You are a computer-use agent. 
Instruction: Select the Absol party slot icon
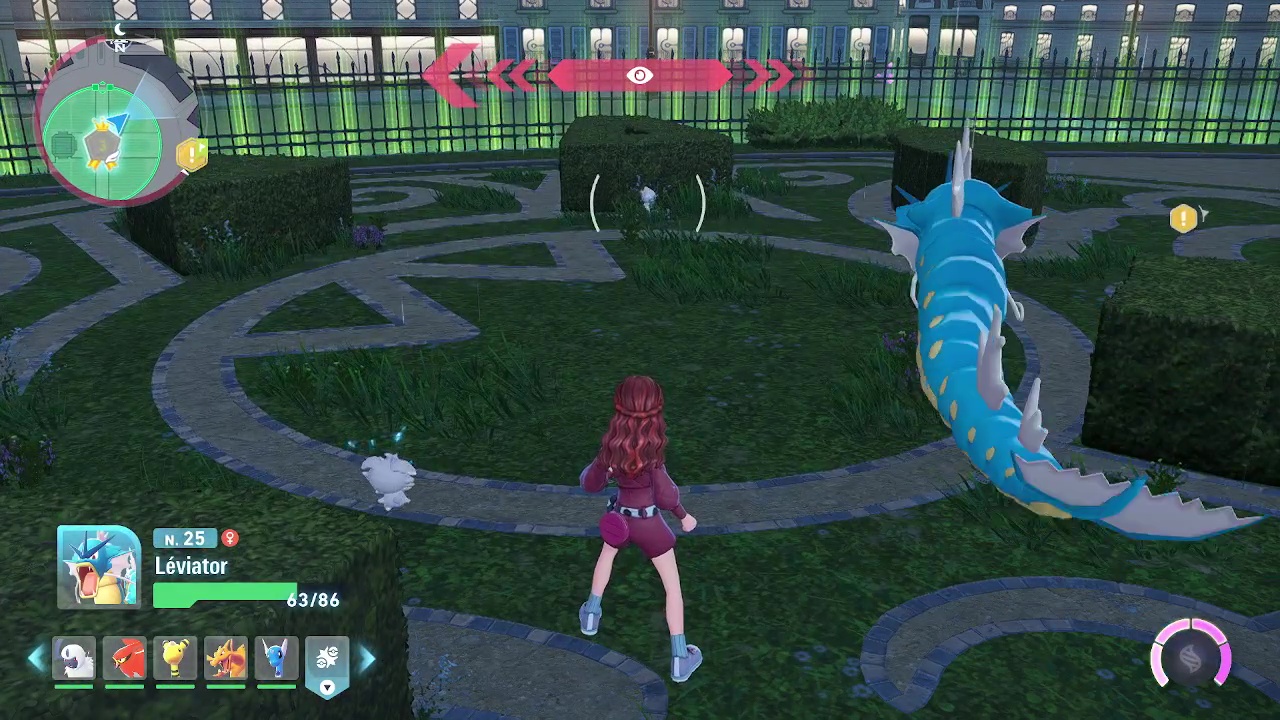click(x=75, y=658)
